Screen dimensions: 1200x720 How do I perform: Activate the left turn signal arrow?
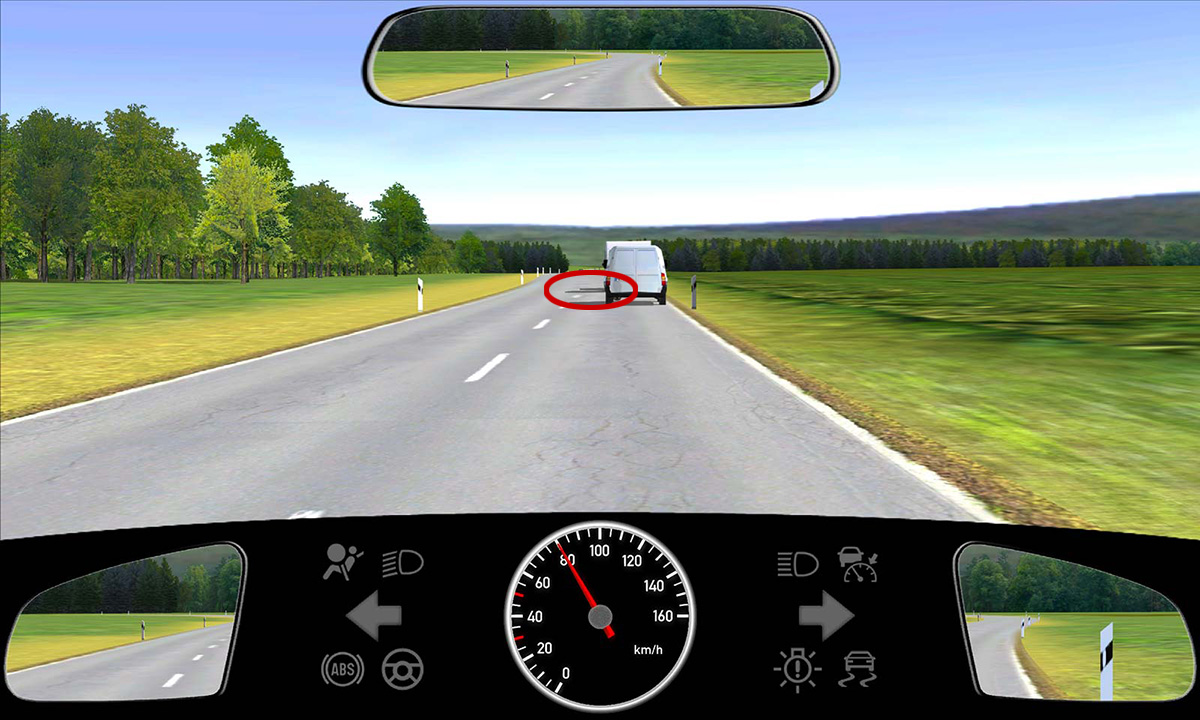pyautogui.click(x=374, y=616)
